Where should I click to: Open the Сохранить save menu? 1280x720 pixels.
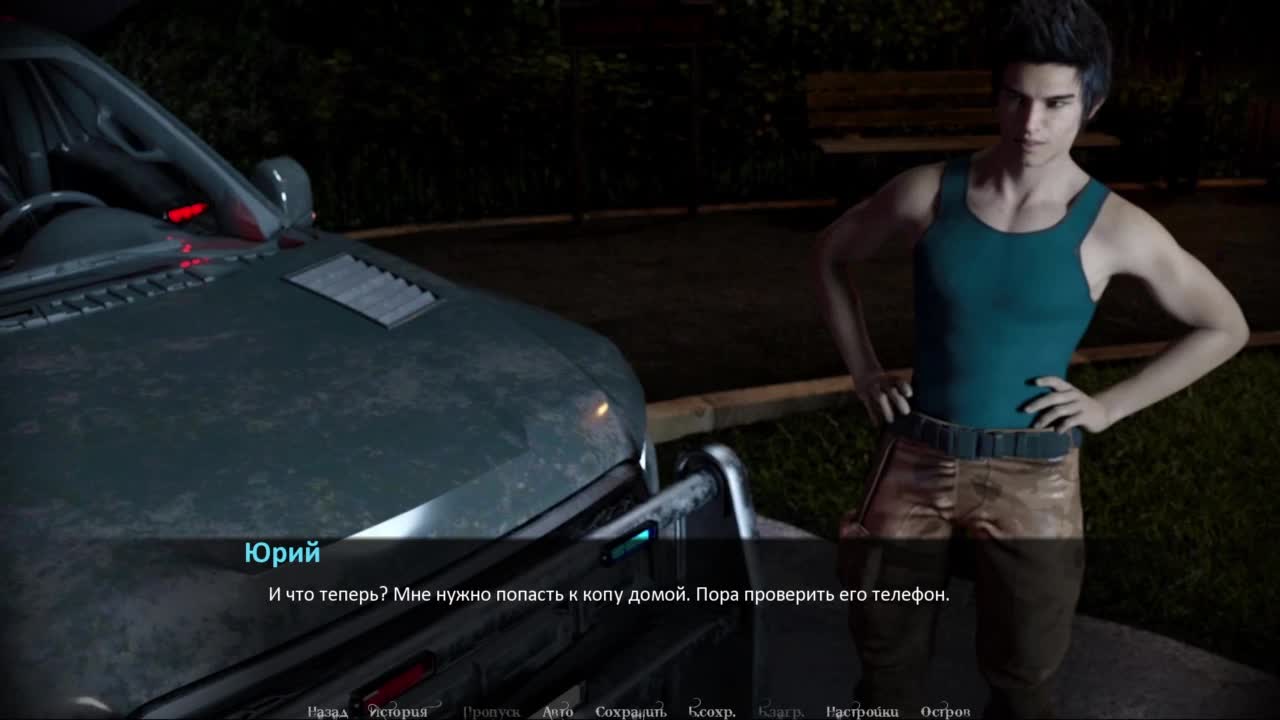(x=630, y=711)
